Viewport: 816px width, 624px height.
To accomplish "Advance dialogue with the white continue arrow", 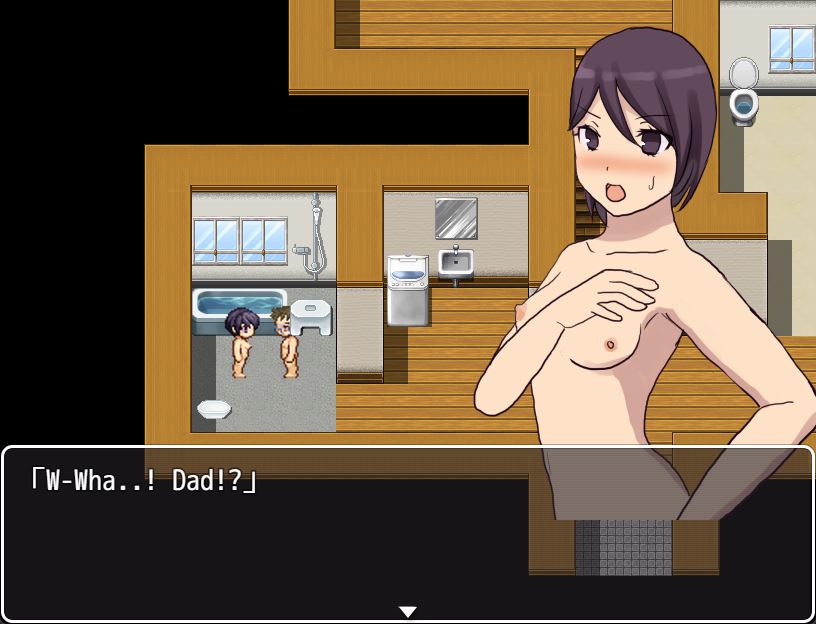I will click(x=407, y=611).
